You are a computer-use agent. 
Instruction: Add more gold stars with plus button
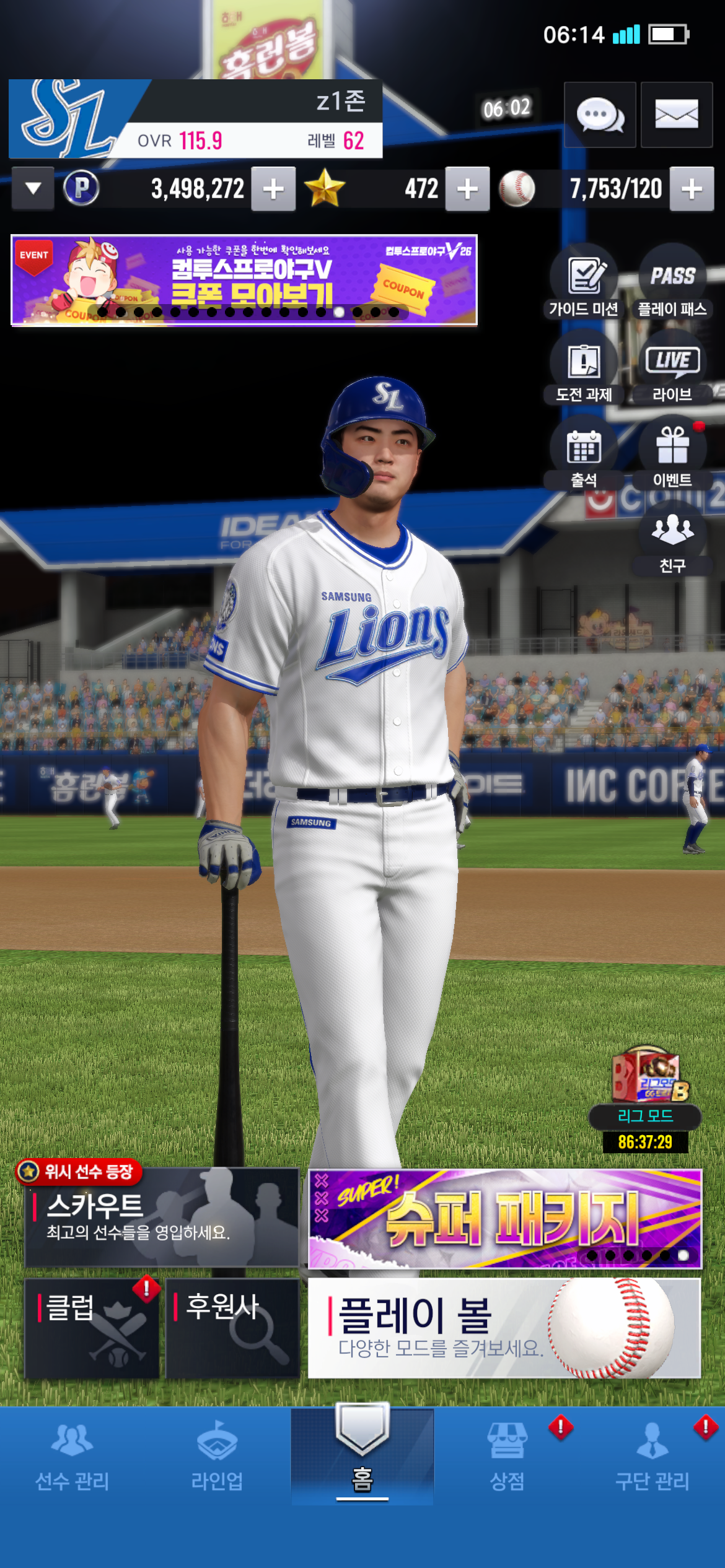point(467,189)
